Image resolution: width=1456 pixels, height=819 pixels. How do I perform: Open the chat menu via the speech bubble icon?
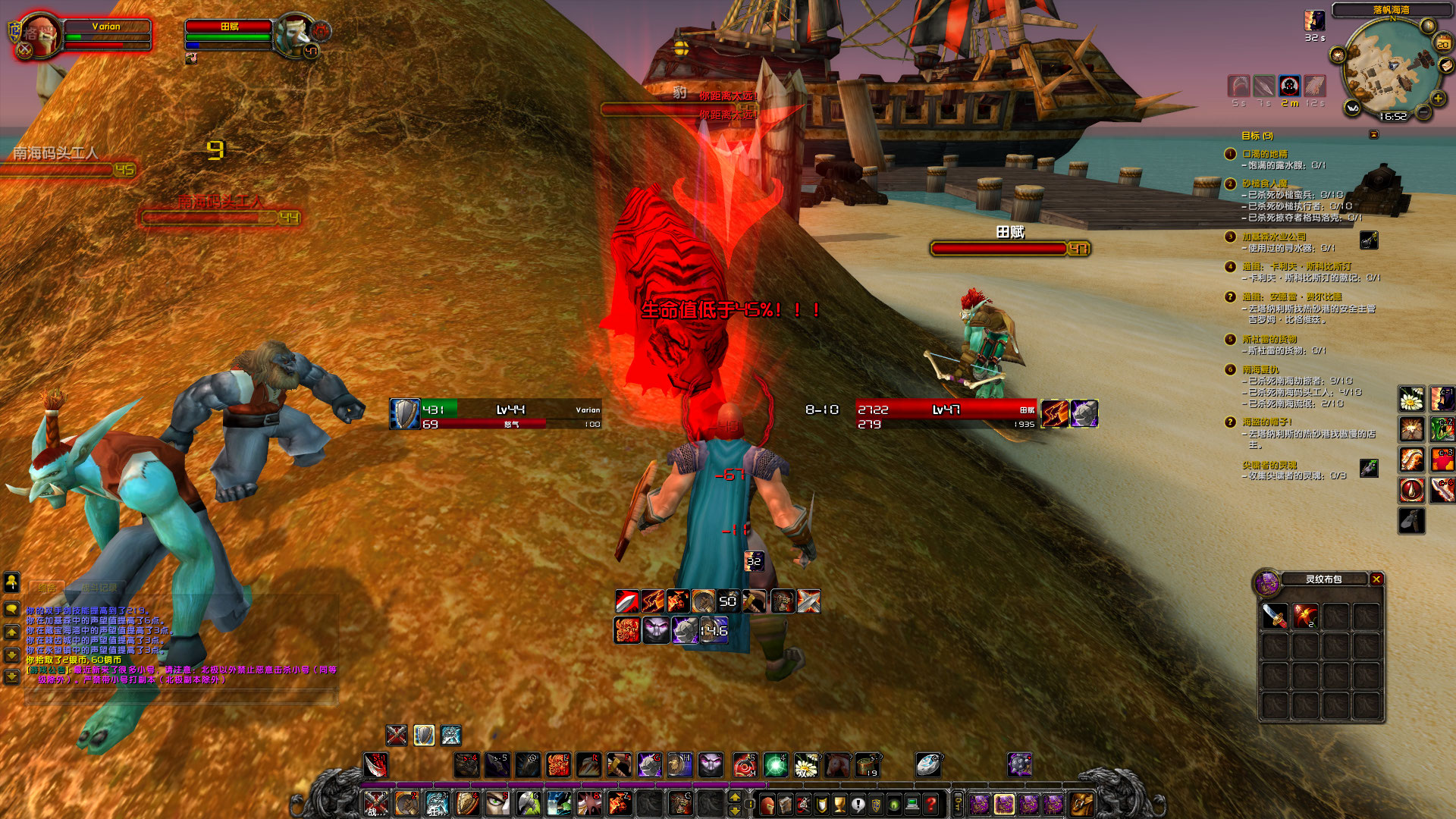(11, 609)
